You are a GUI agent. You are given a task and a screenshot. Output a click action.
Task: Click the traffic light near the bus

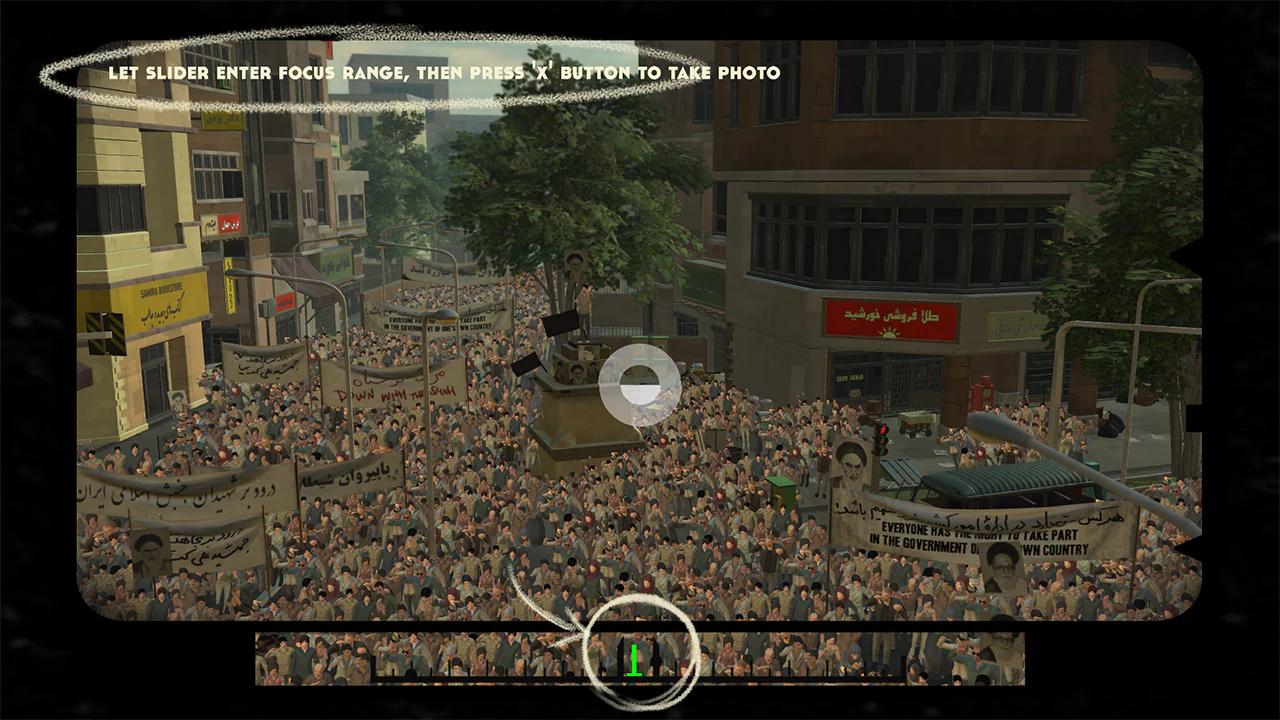click(x=881, y=441)
